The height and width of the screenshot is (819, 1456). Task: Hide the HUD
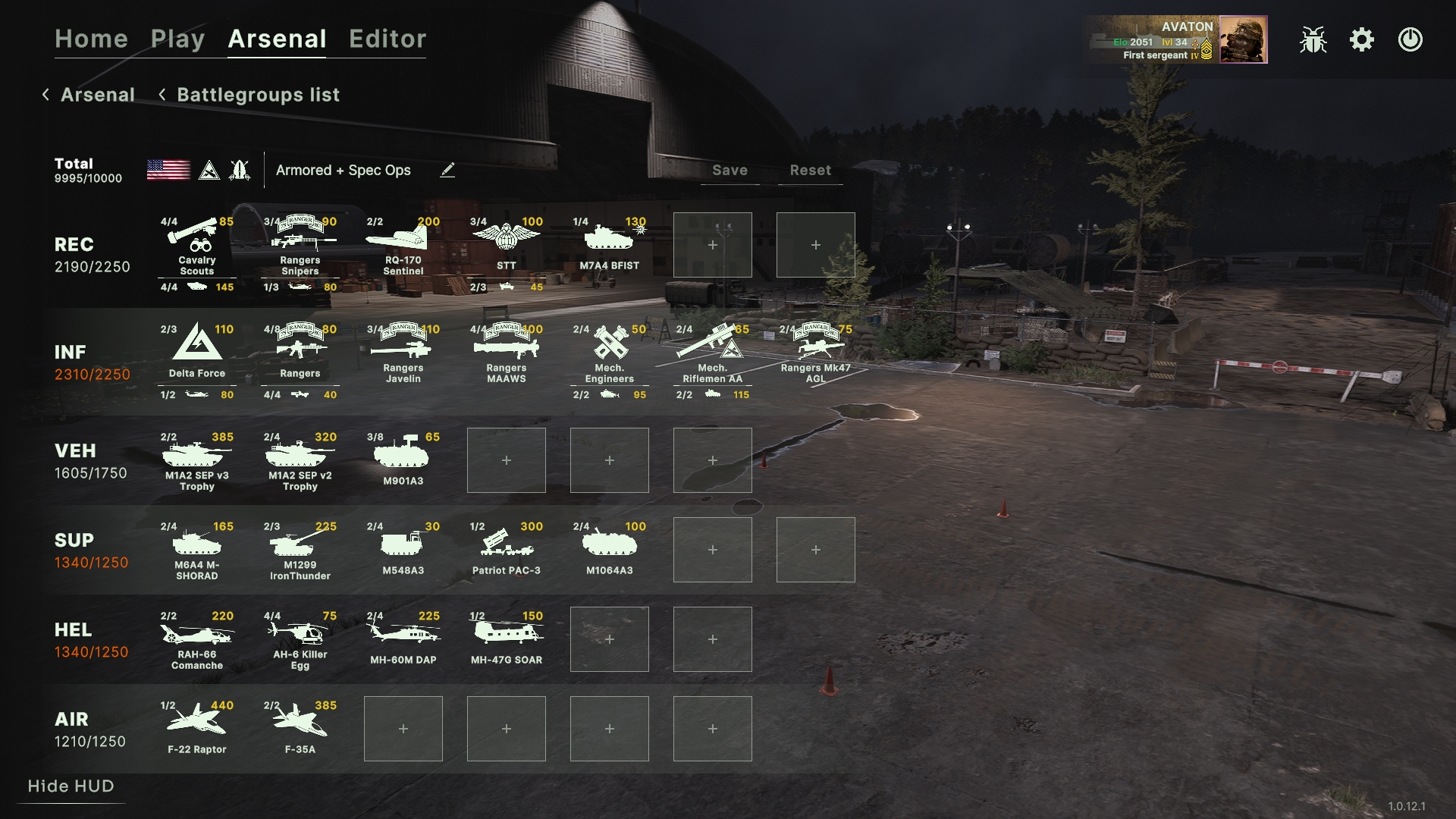(71, 786)
